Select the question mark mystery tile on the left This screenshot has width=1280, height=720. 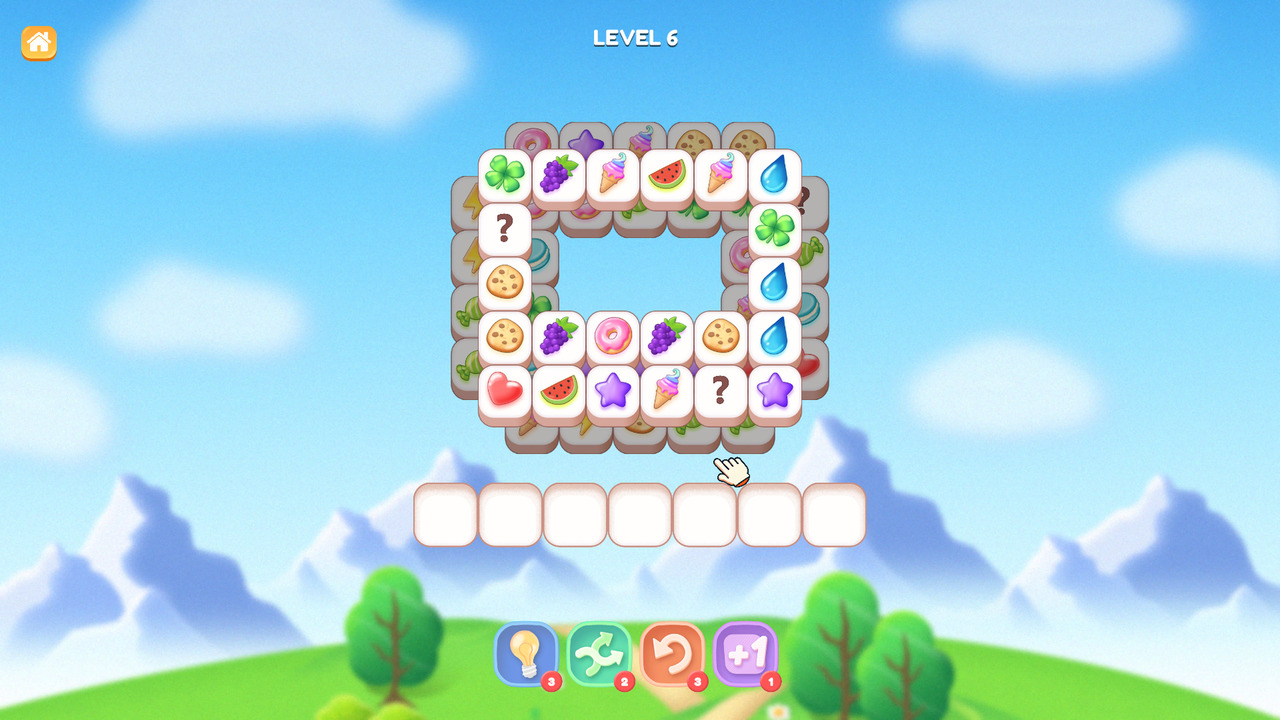(x=505, y=229)
